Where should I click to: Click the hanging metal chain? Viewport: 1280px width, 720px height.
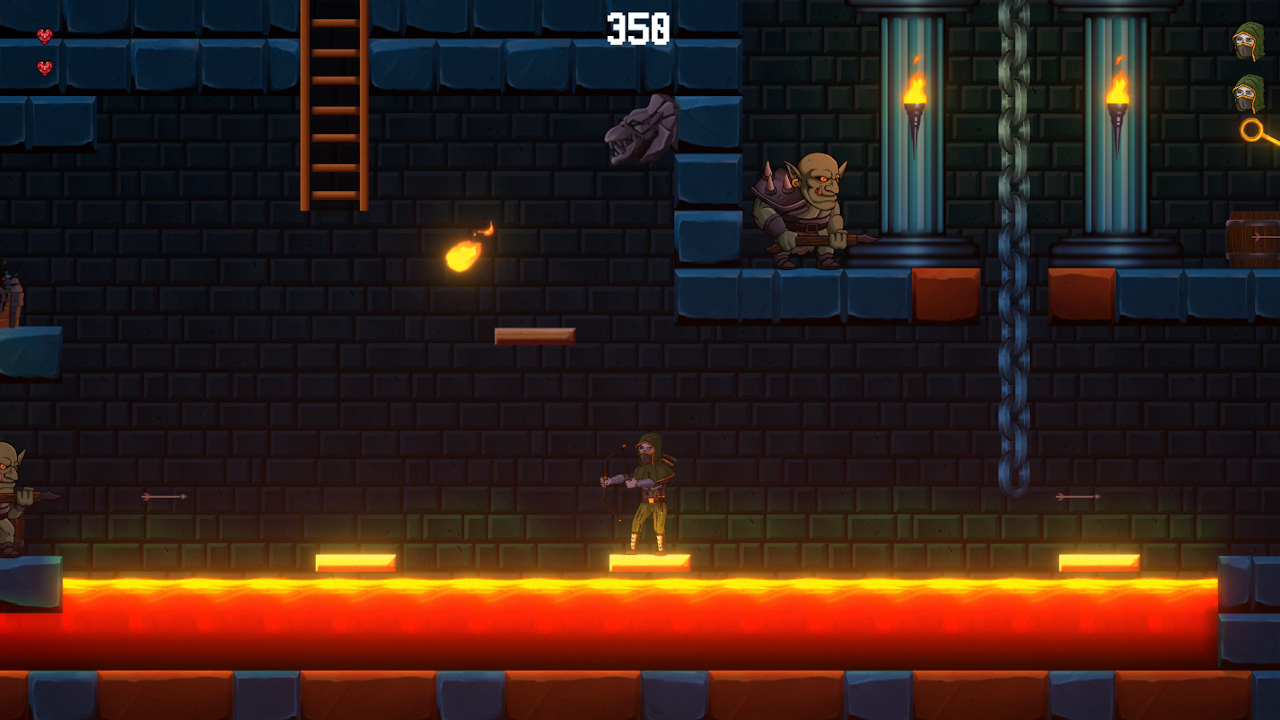[1012, 250]
